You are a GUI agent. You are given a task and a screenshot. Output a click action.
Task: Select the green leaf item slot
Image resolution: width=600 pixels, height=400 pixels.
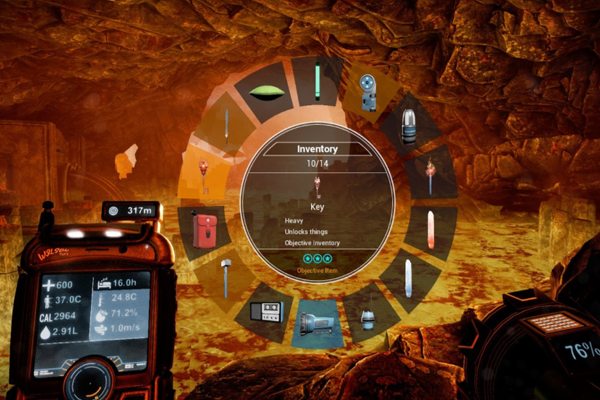(x=267, y=93)
